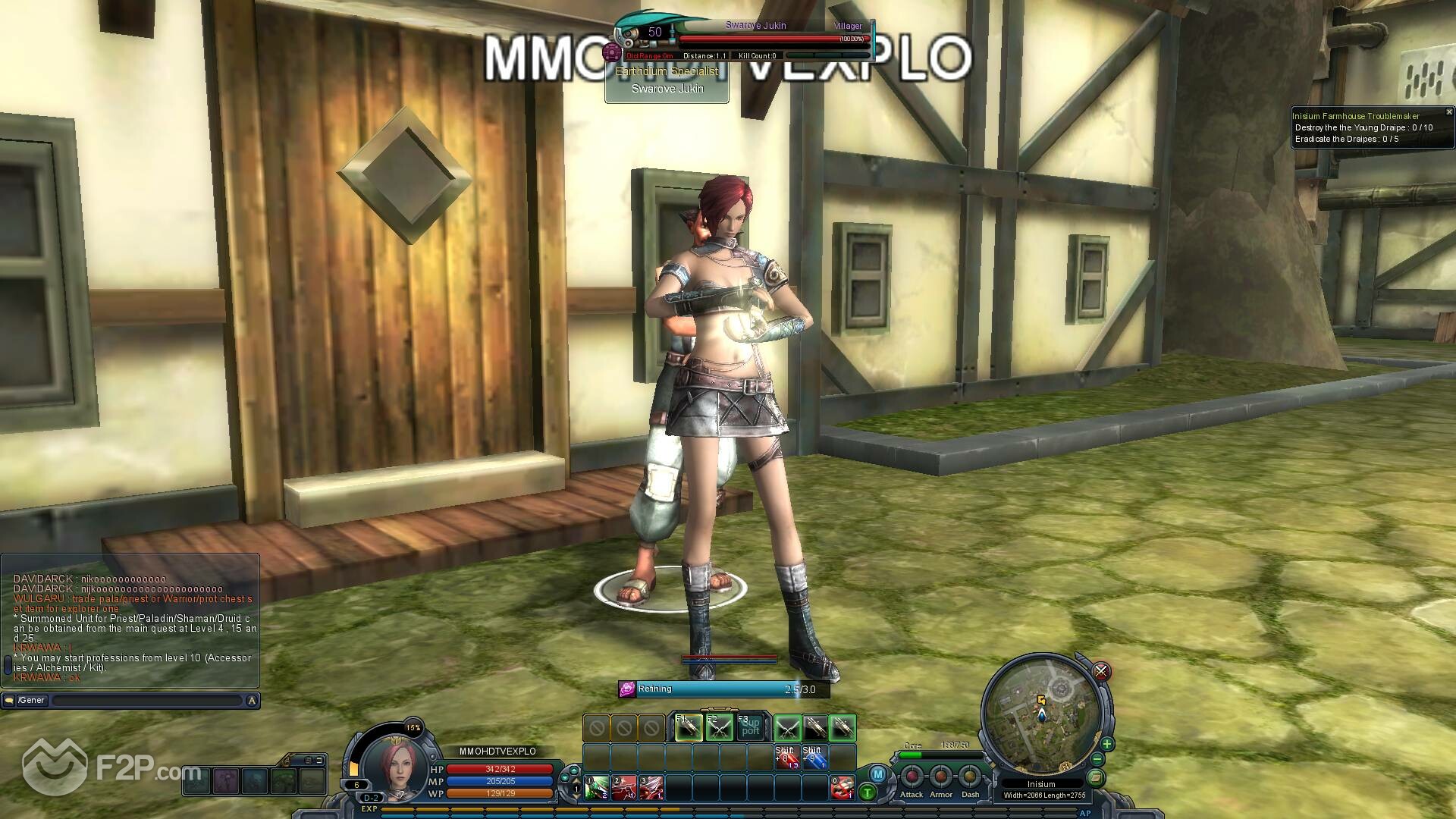Activate the skill in hotbar slot 1
Viewport: 1456px width, 819px height.
[x=596, y=788]
